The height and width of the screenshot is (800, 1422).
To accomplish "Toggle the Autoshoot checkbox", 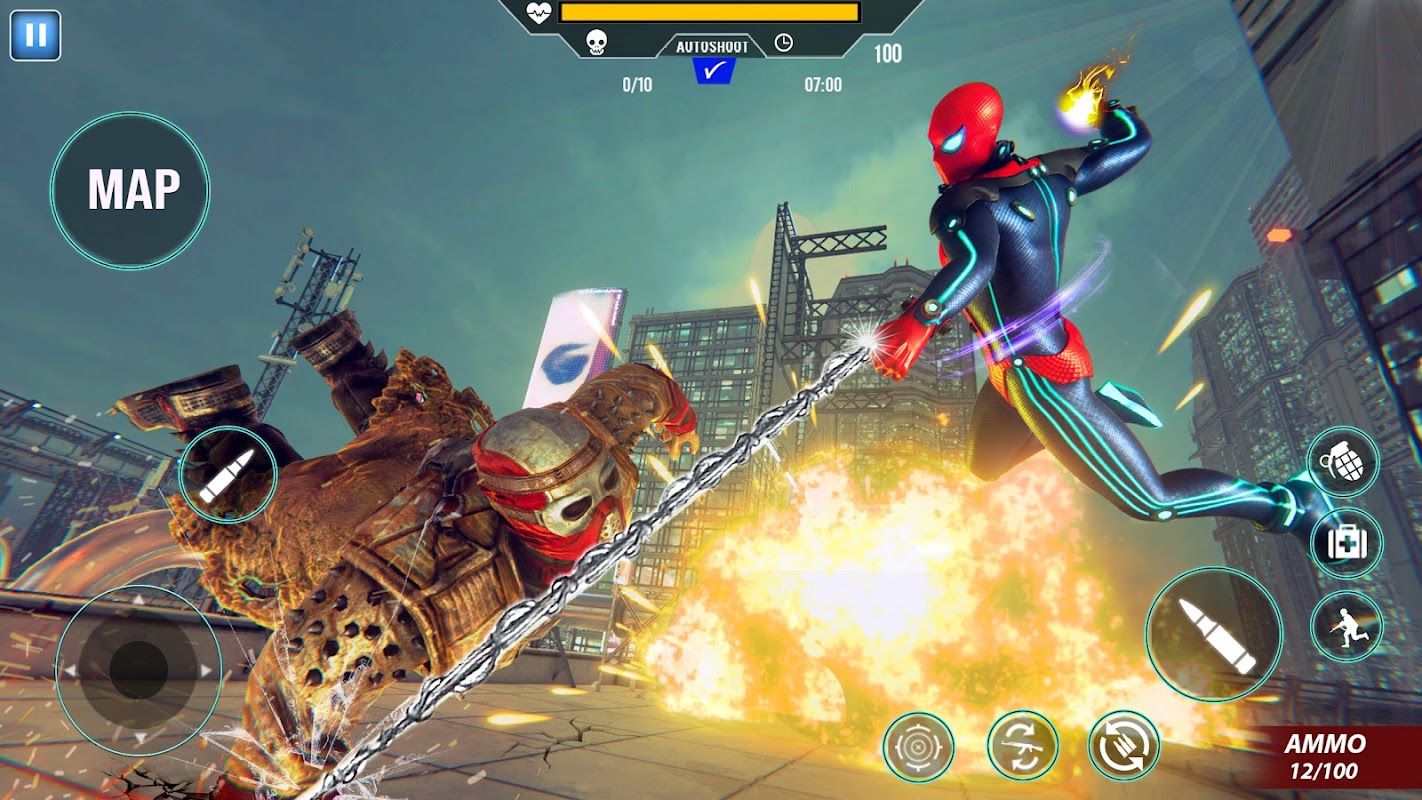I will point(714,71).
